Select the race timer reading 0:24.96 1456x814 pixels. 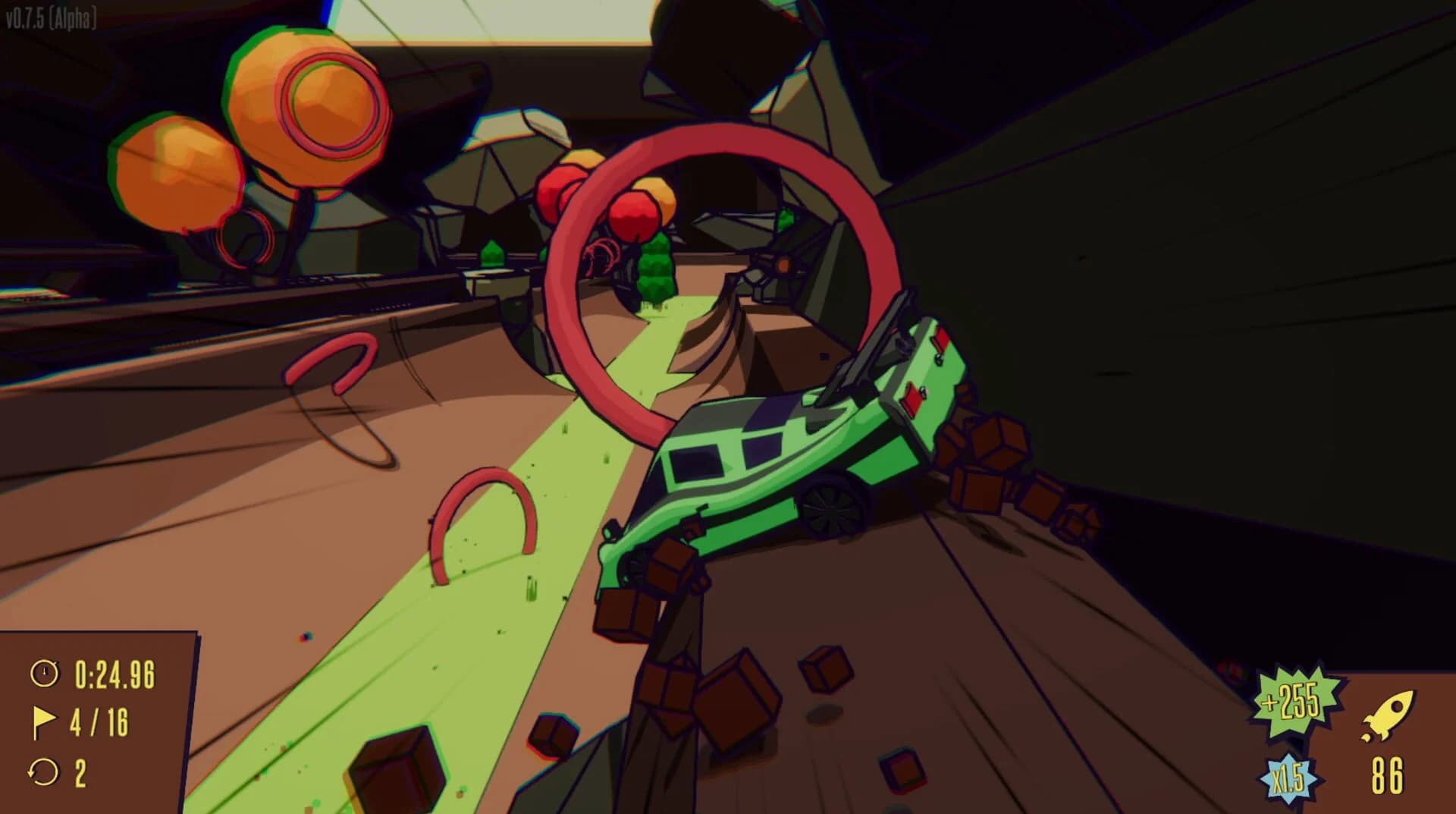click(x=114, y=672)
